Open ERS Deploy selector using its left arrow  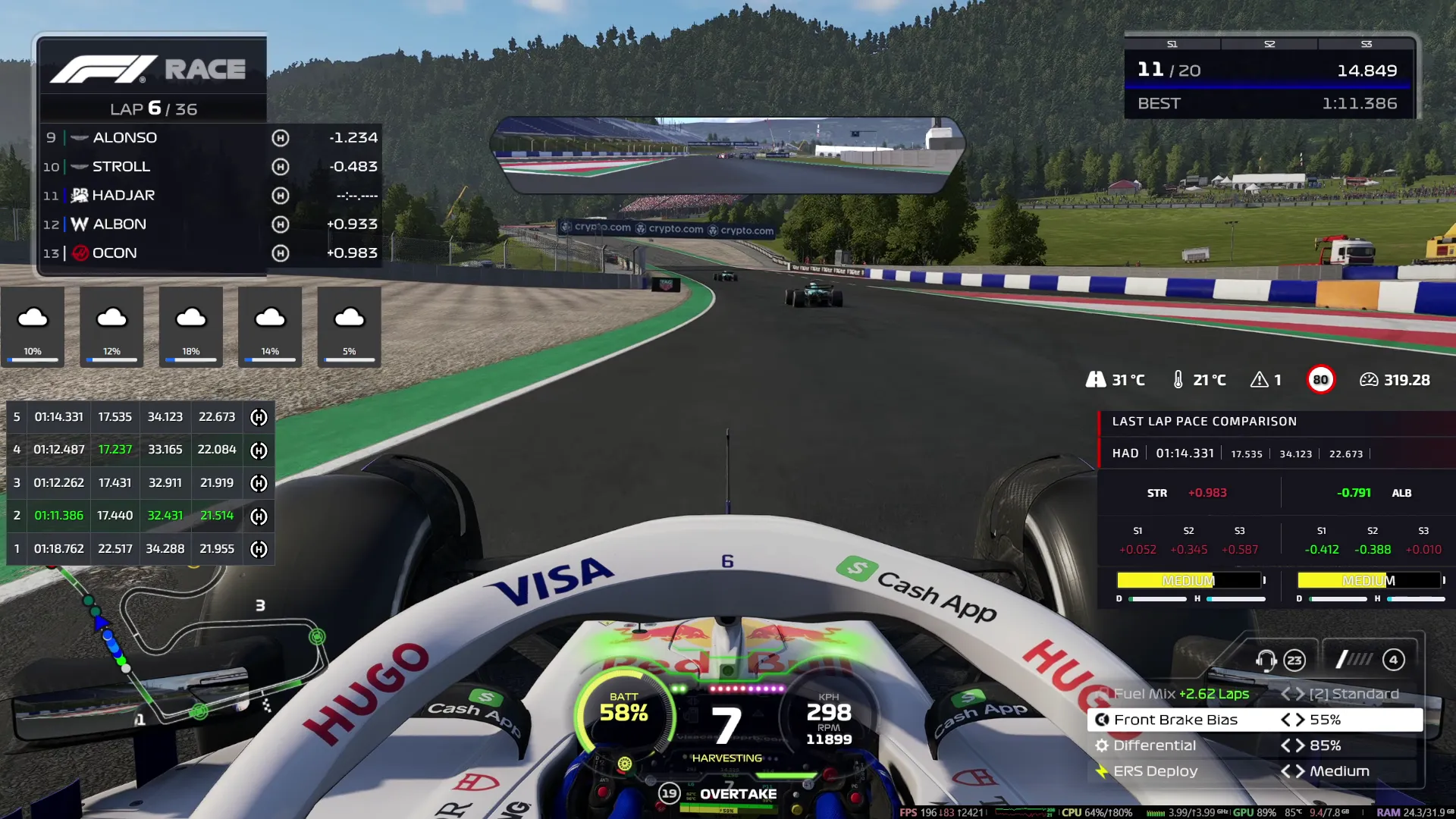click(x=1287, y=771)
